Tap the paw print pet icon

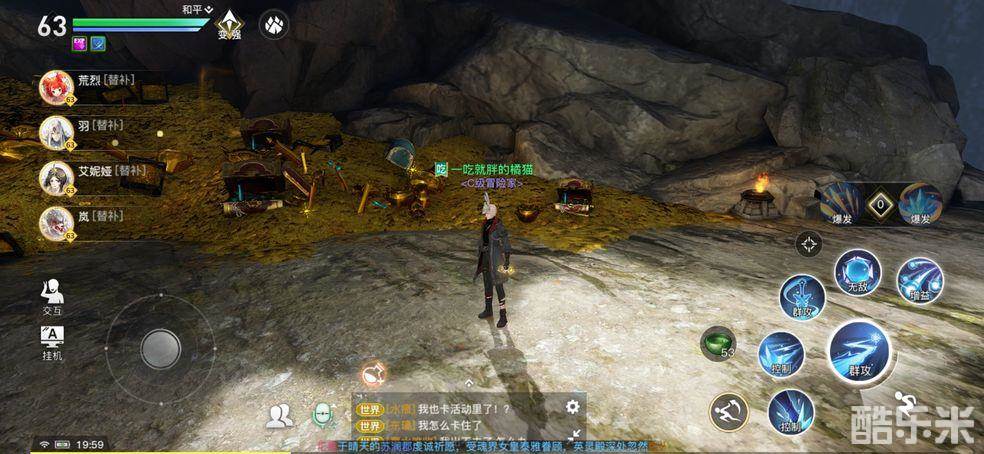tap(274, 24)
